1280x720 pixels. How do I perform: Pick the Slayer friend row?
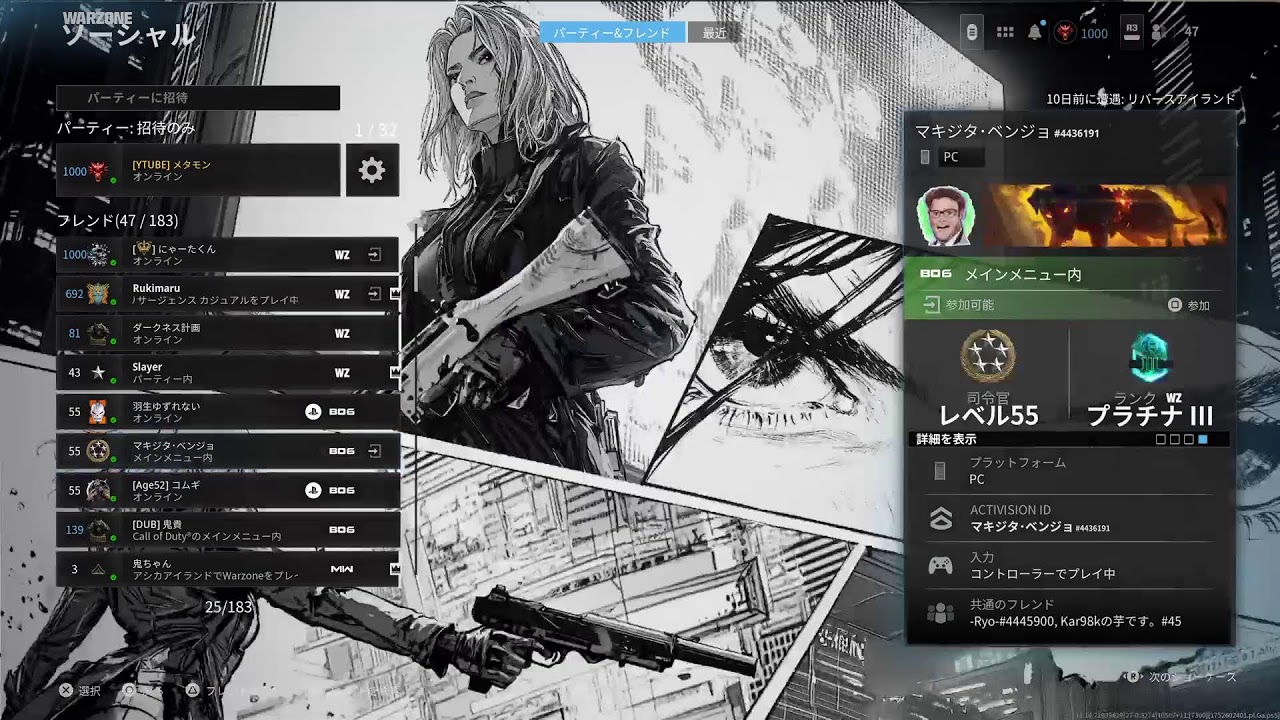click(x=227, y=373)
